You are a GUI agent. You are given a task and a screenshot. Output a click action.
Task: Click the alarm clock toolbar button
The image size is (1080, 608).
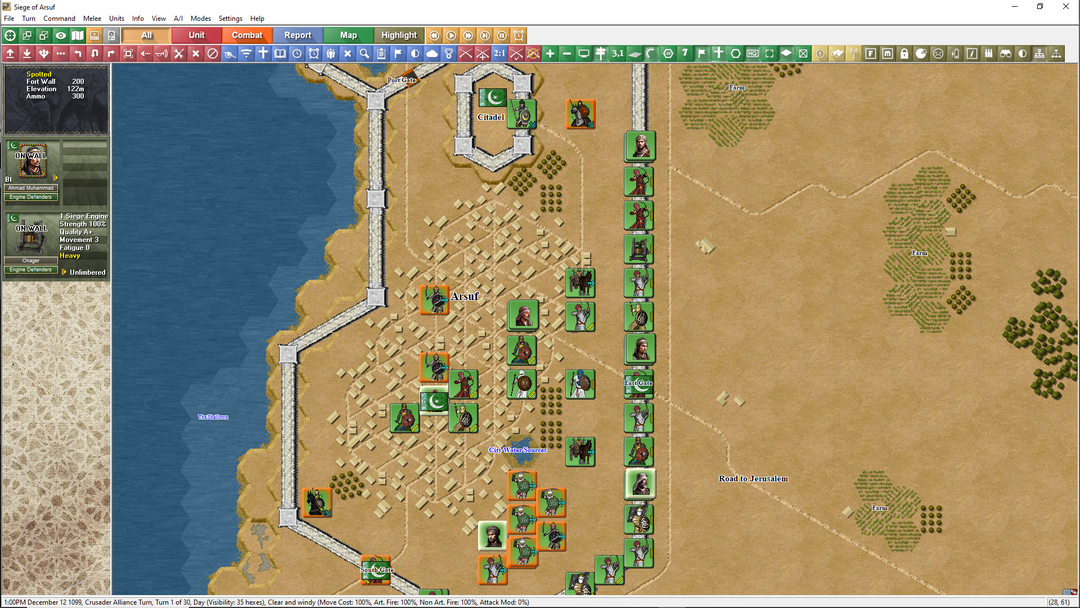519,36
